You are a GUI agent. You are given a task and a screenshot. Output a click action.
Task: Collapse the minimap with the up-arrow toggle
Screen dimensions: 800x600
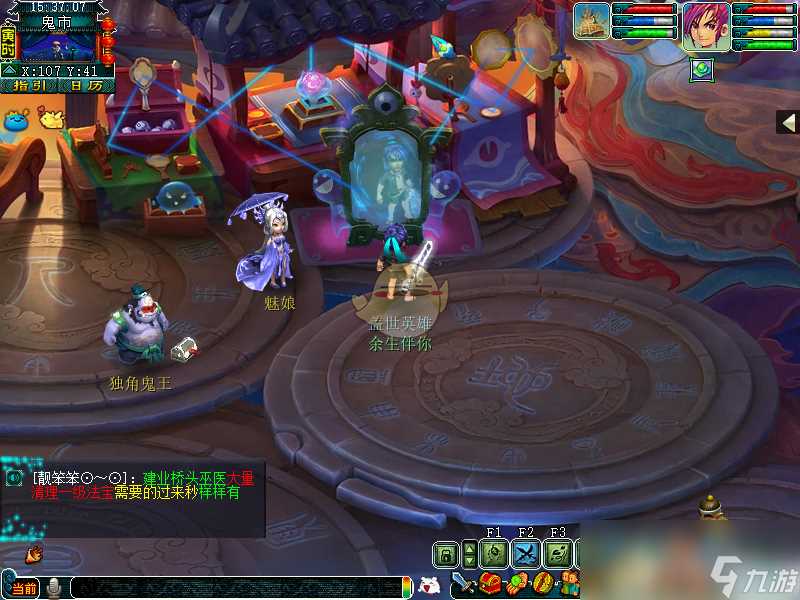click(9, 71)
